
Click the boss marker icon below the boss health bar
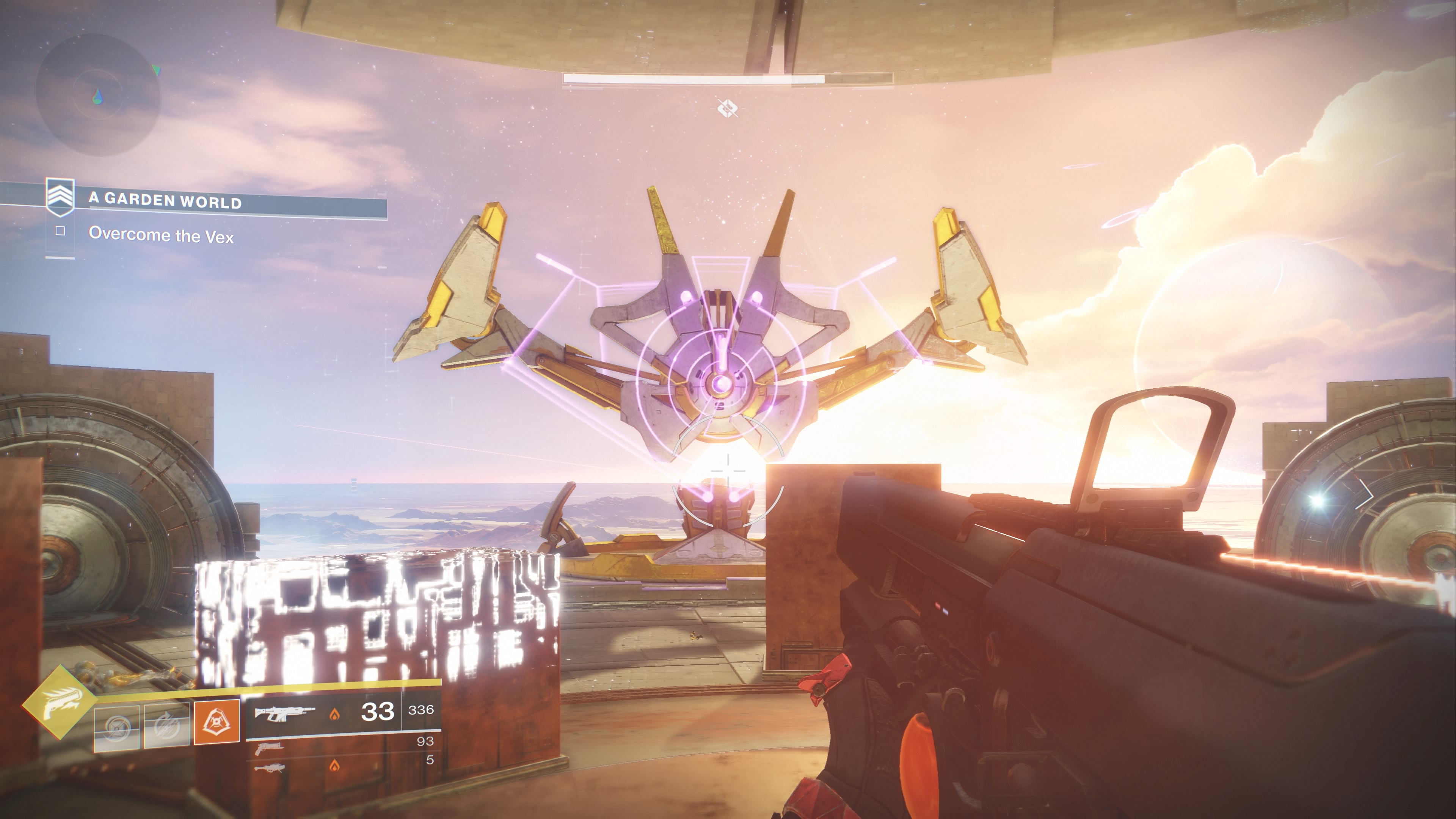[x=728, y=107]
